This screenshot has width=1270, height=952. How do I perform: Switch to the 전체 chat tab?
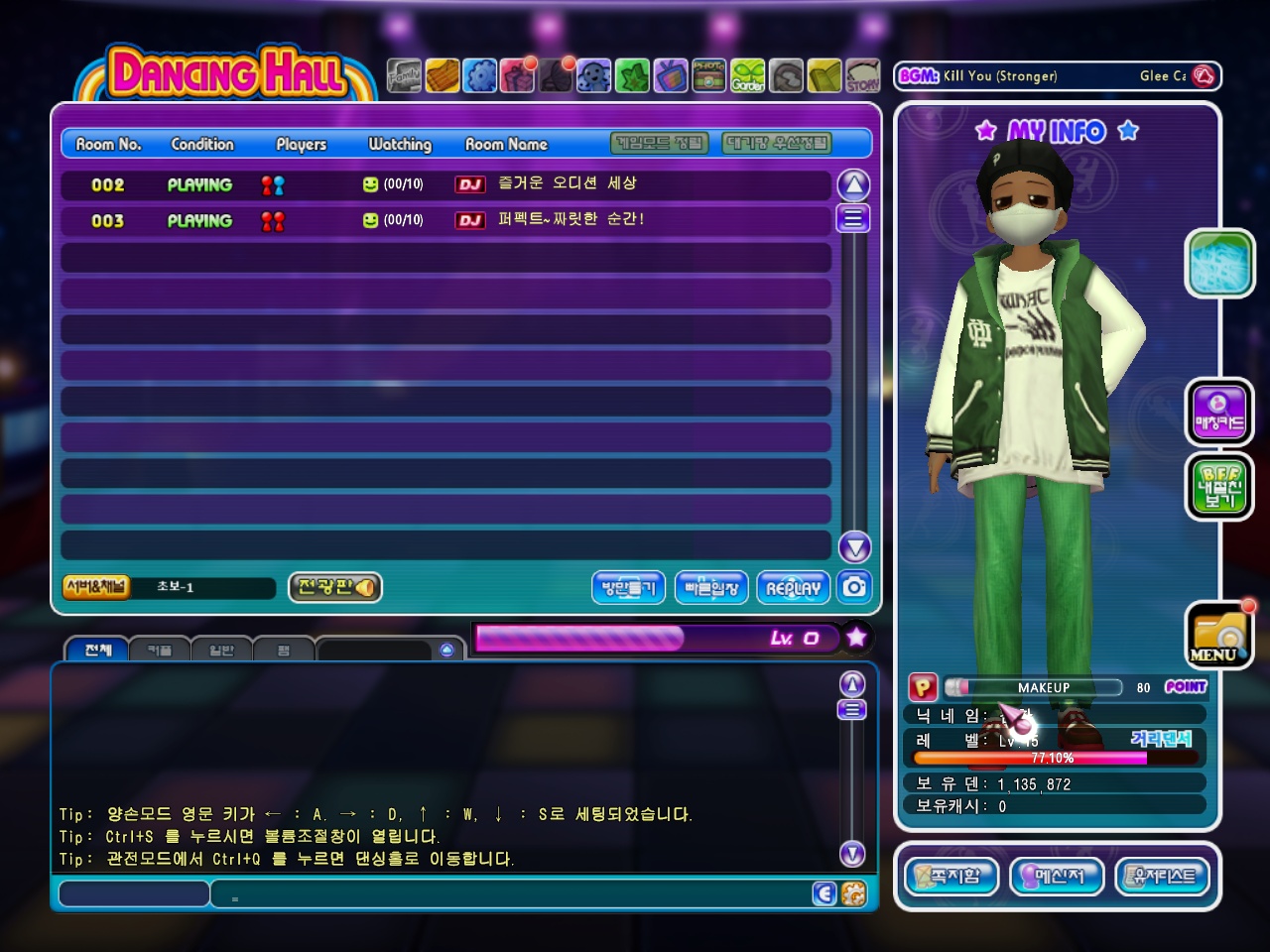click(97, 650)
